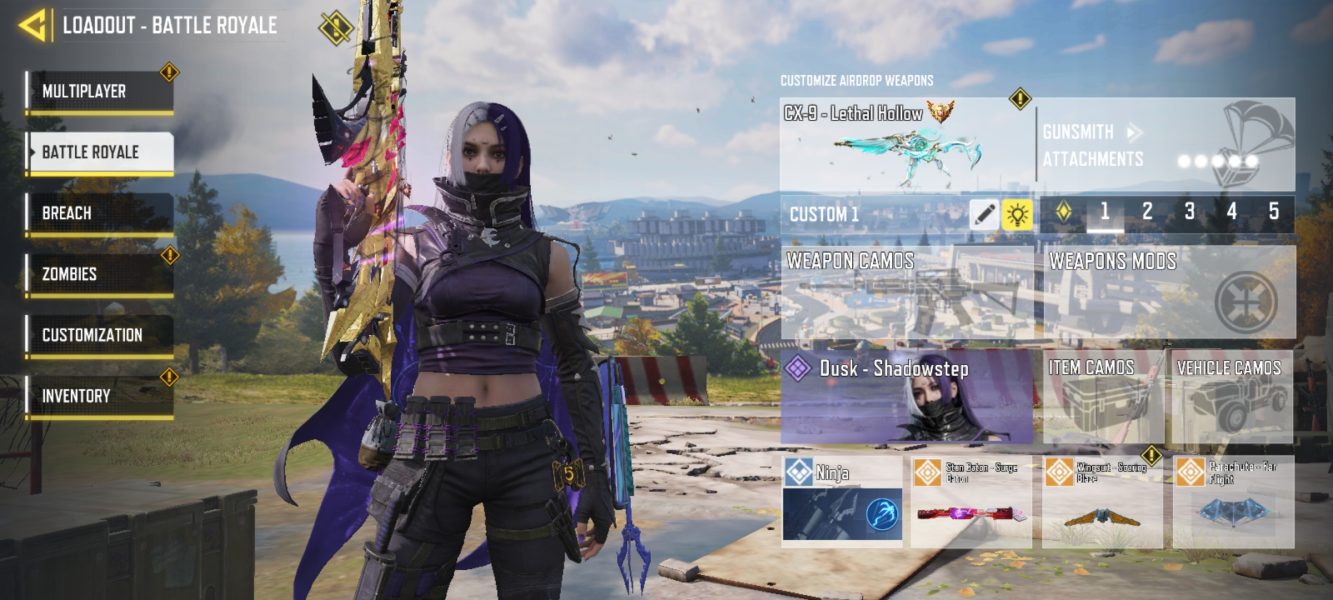Rename Custom 1 with the pencil icon
Screen dimensions: 1333x600
[984, 214]
